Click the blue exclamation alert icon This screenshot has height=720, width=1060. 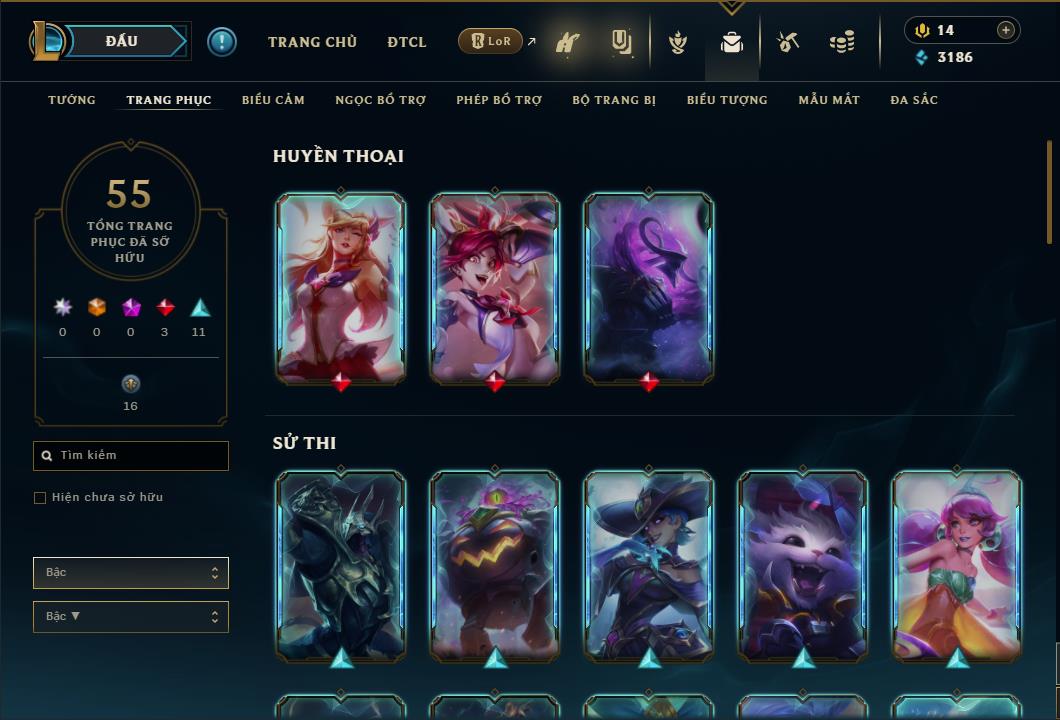coord(222,42)
